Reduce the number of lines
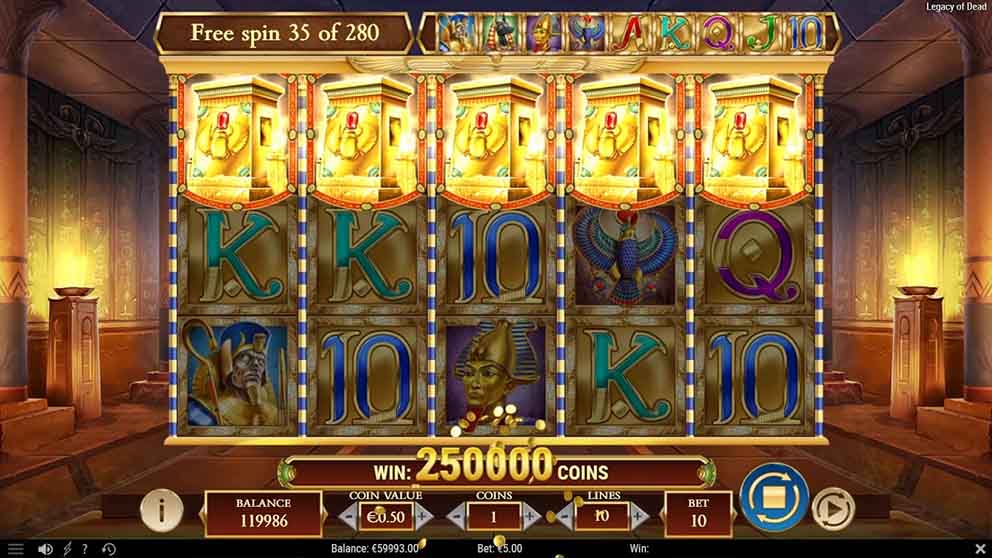 [x=565, y=516]
